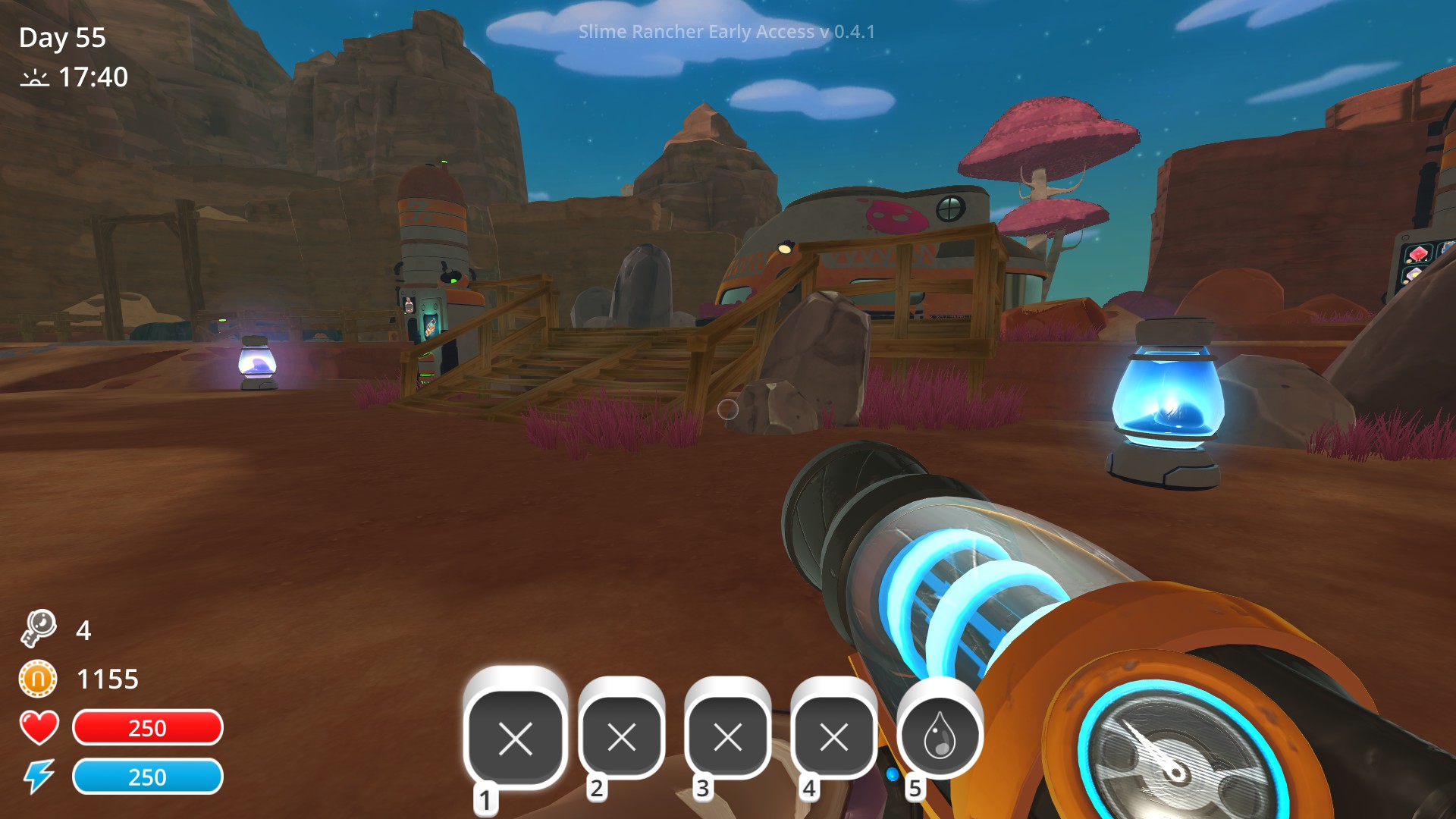This screenshot has height=819, width=1456.
Task: Click the Day 55 label
Action: coord(63,36)
